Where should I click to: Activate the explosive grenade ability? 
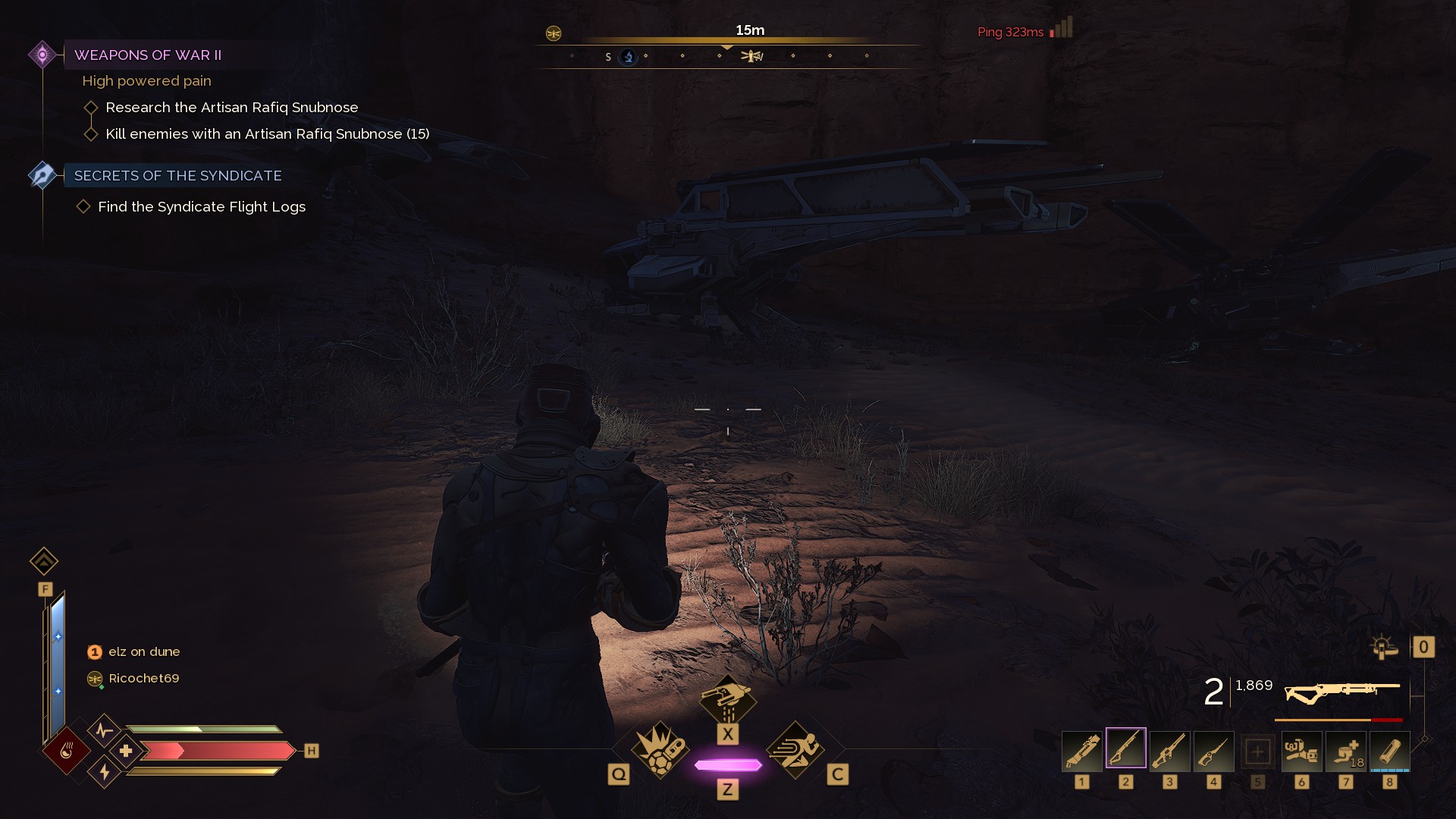660,749
